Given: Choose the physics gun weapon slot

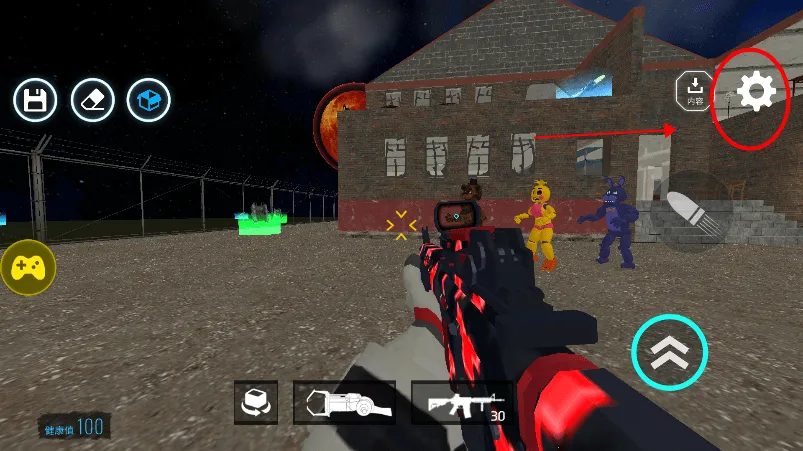Looking at the screenshot, I should [343, 403].
